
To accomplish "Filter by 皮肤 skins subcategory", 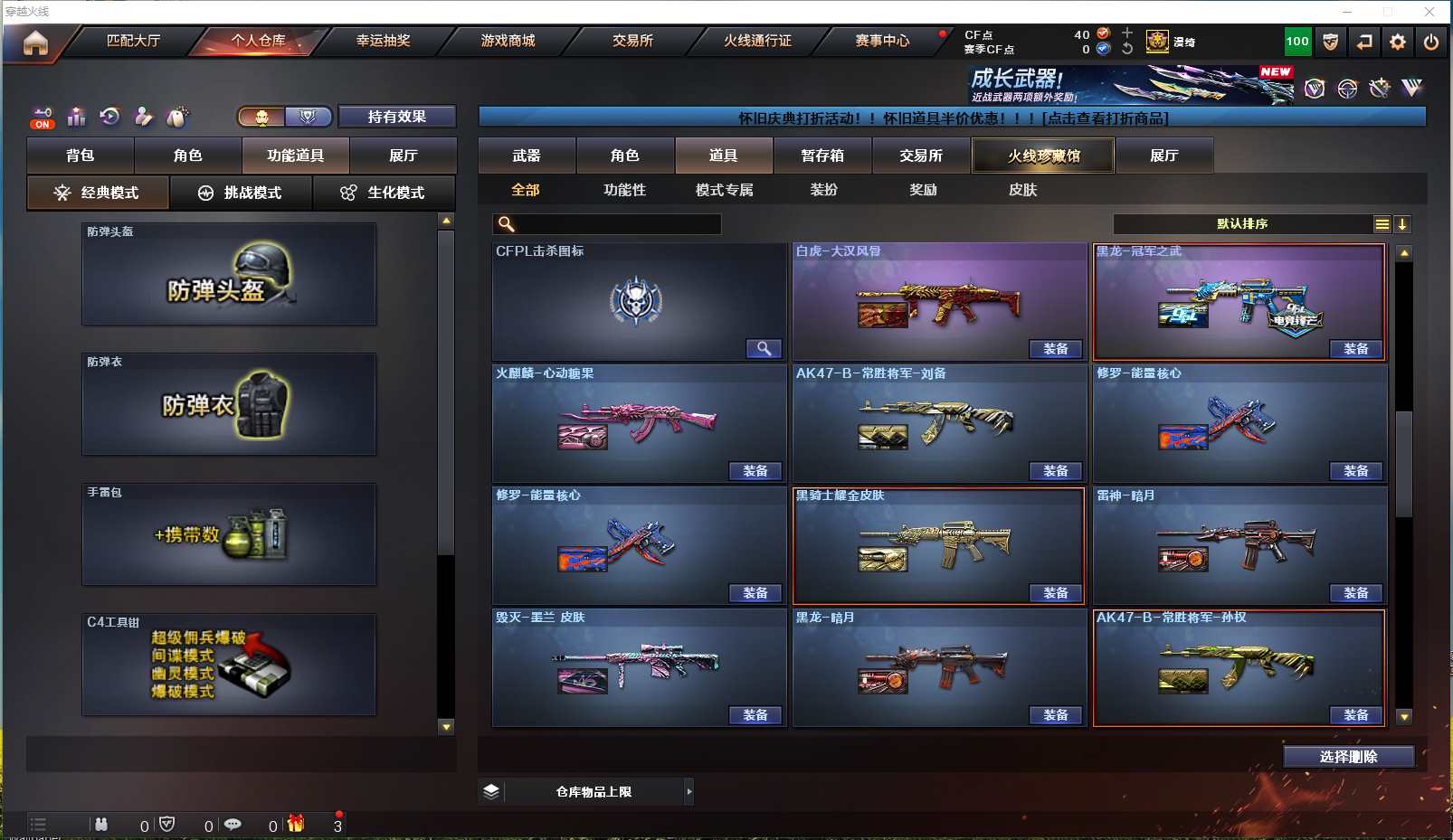I will pos(1022,190).
